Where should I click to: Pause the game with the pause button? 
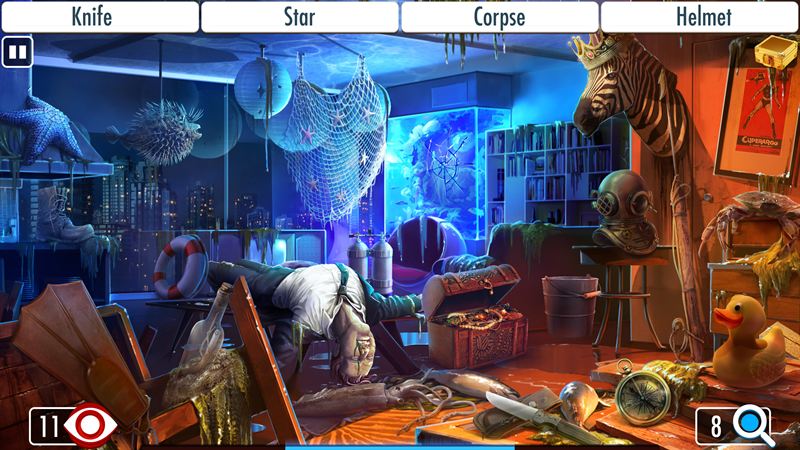click(x=15, y=52)
